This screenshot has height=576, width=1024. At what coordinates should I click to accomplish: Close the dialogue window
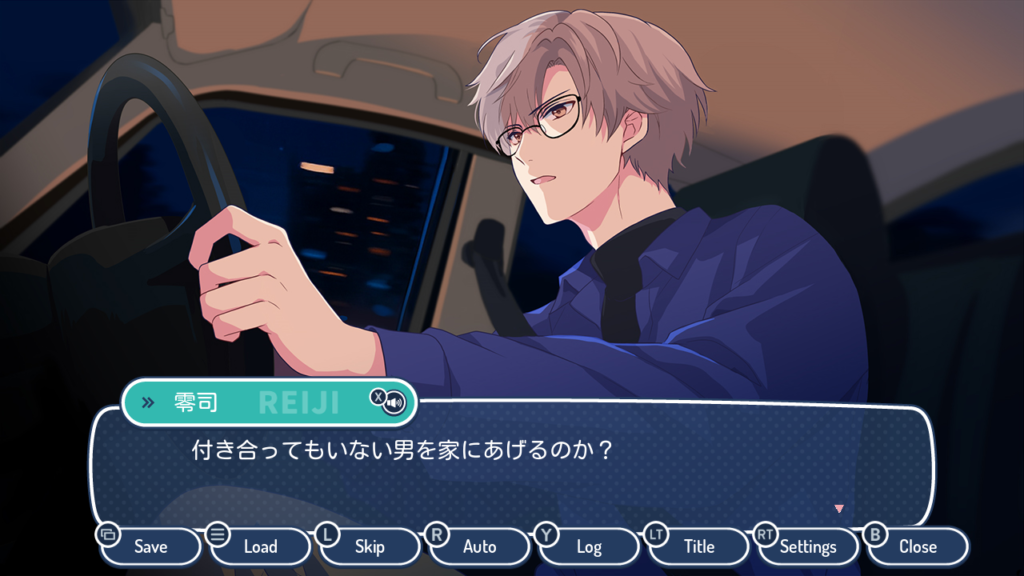coord(917,546)
